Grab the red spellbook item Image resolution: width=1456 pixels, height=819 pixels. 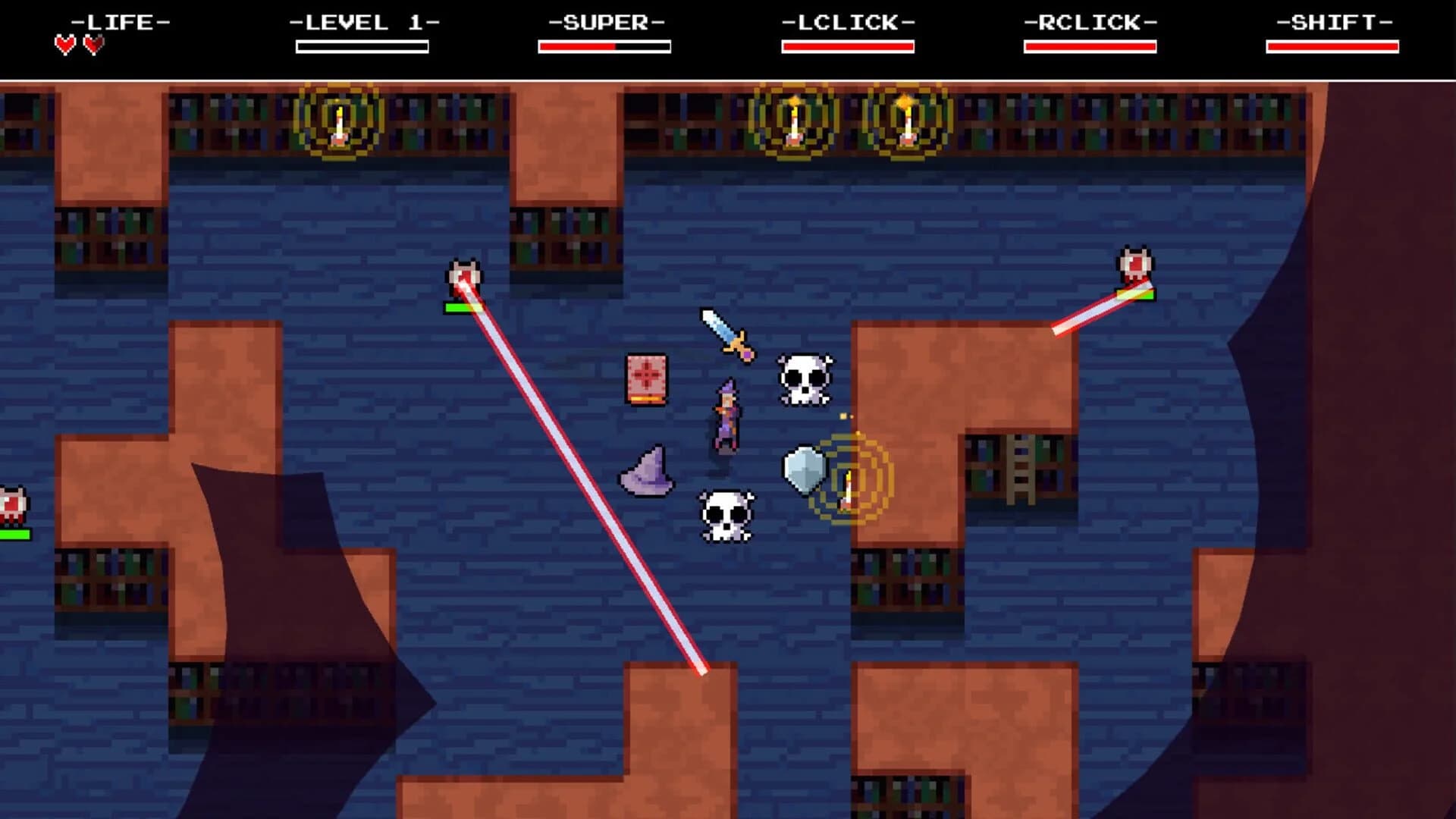(x=648, y=378)
